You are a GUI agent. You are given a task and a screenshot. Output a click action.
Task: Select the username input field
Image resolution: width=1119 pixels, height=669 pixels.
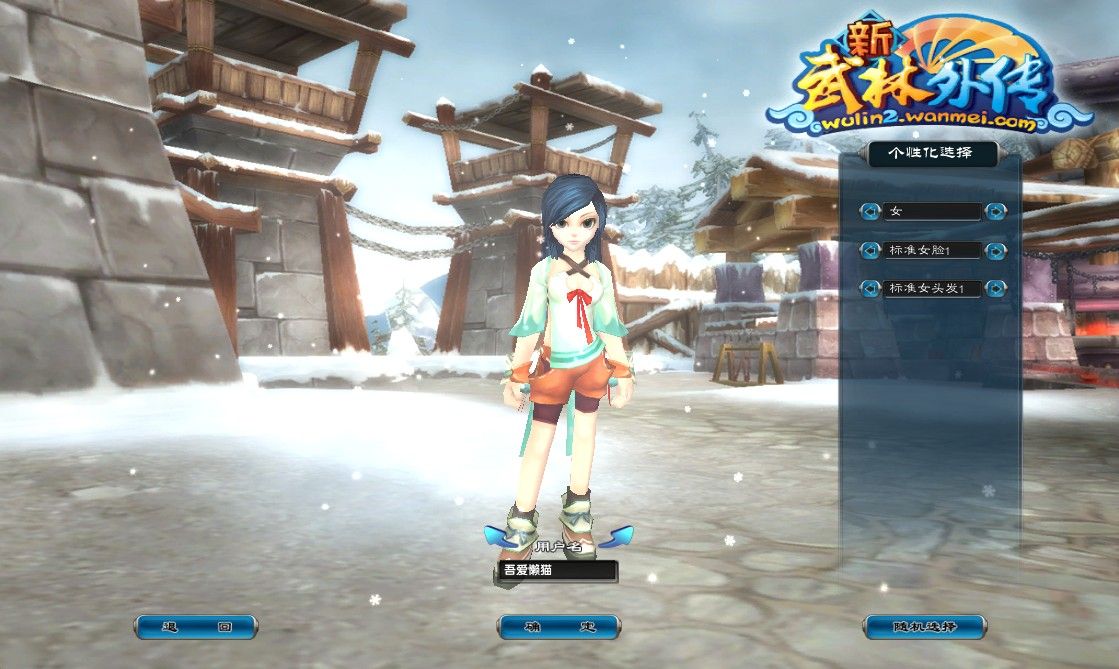click(x=557, y=570)
